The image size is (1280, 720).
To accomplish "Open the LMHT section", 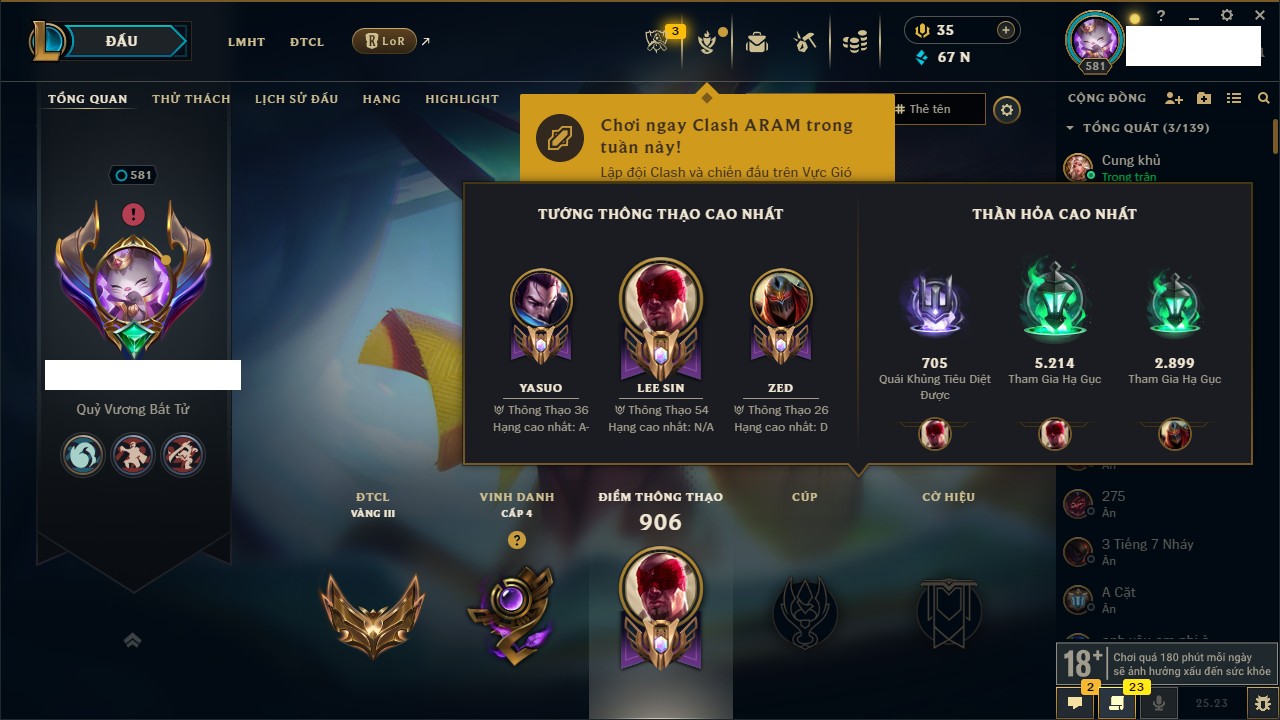I will point(246,42).
